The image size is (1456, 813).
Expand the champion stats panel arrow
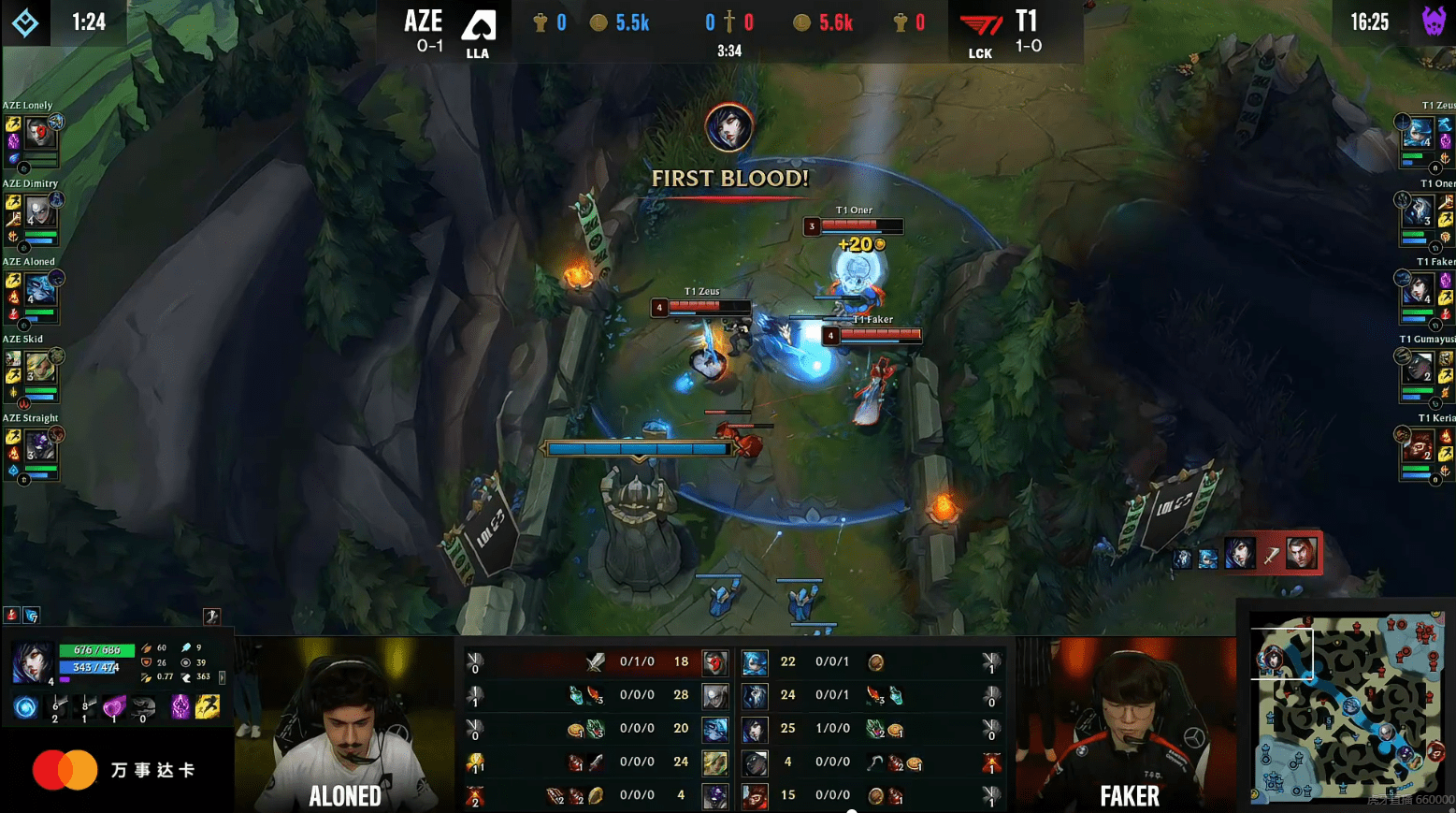click(x=222, y=676)
